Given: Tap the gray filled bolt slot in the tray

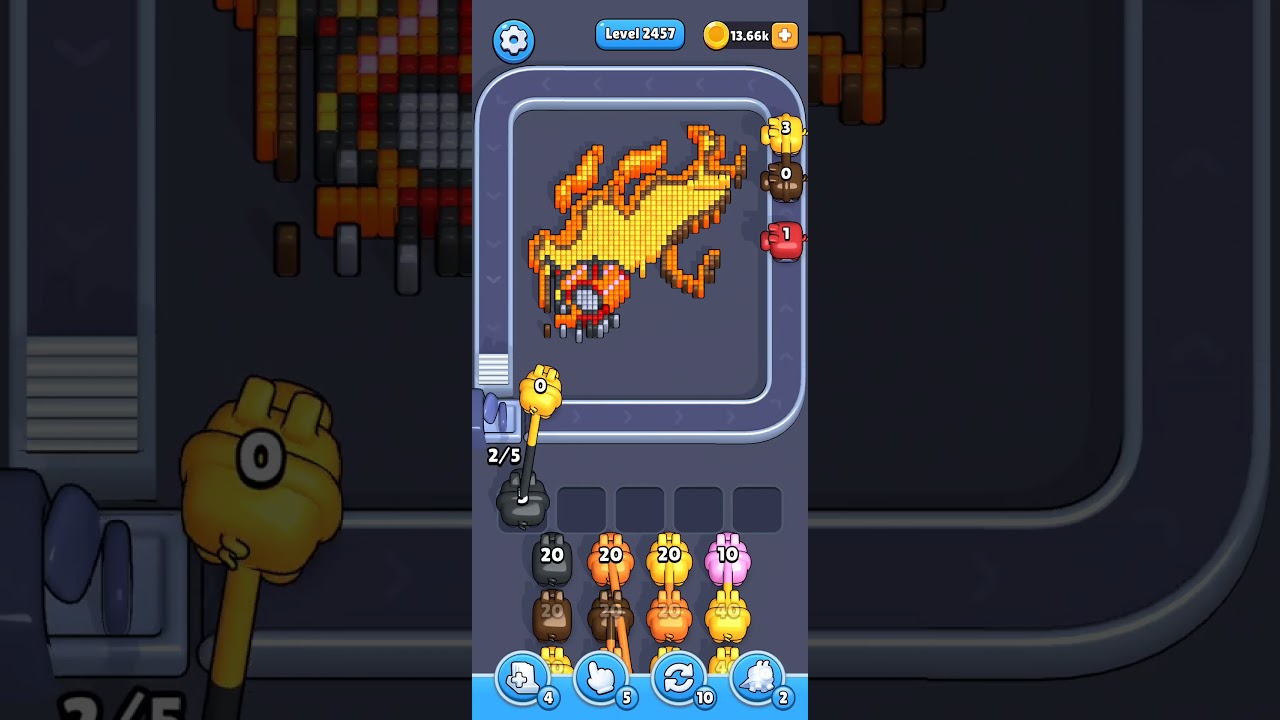Looking at the screenshot, I should click(521, 506).
